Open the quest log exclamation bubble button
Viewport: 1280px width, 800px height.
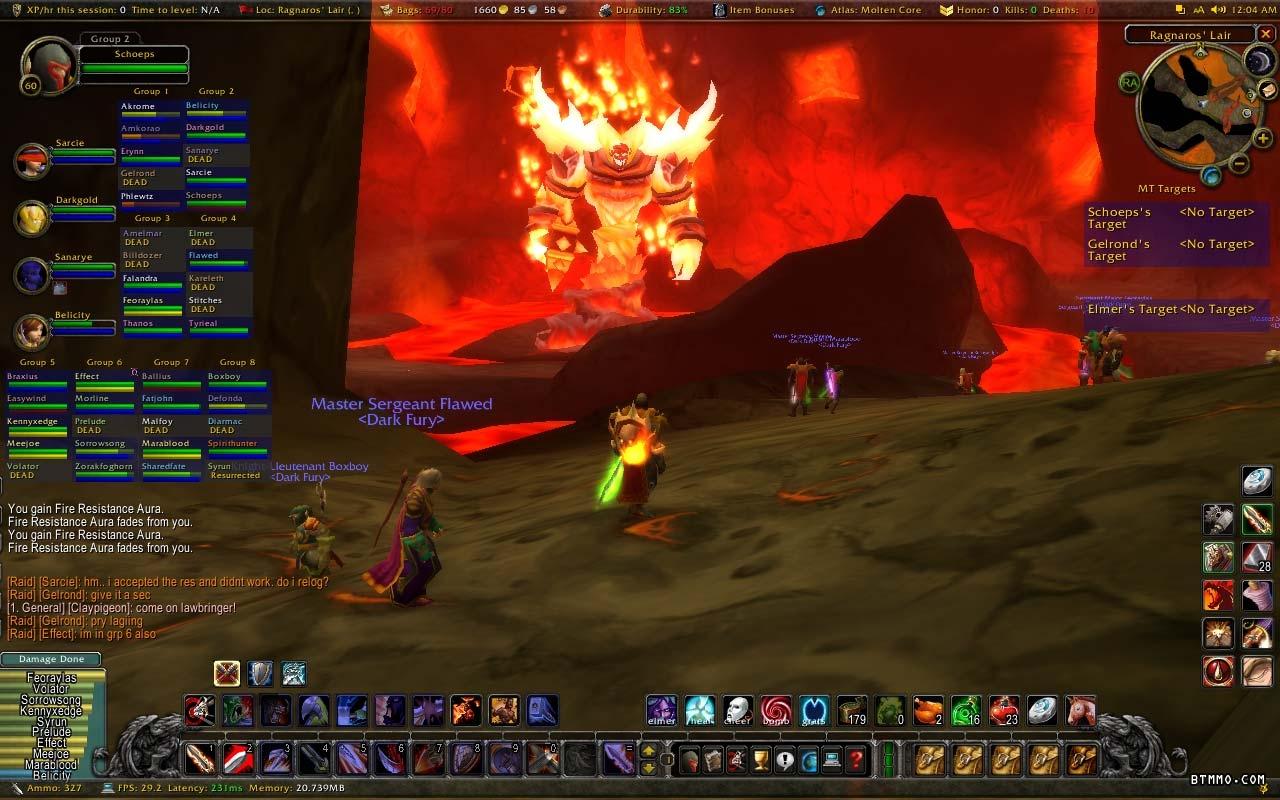[x=785, y=760]
